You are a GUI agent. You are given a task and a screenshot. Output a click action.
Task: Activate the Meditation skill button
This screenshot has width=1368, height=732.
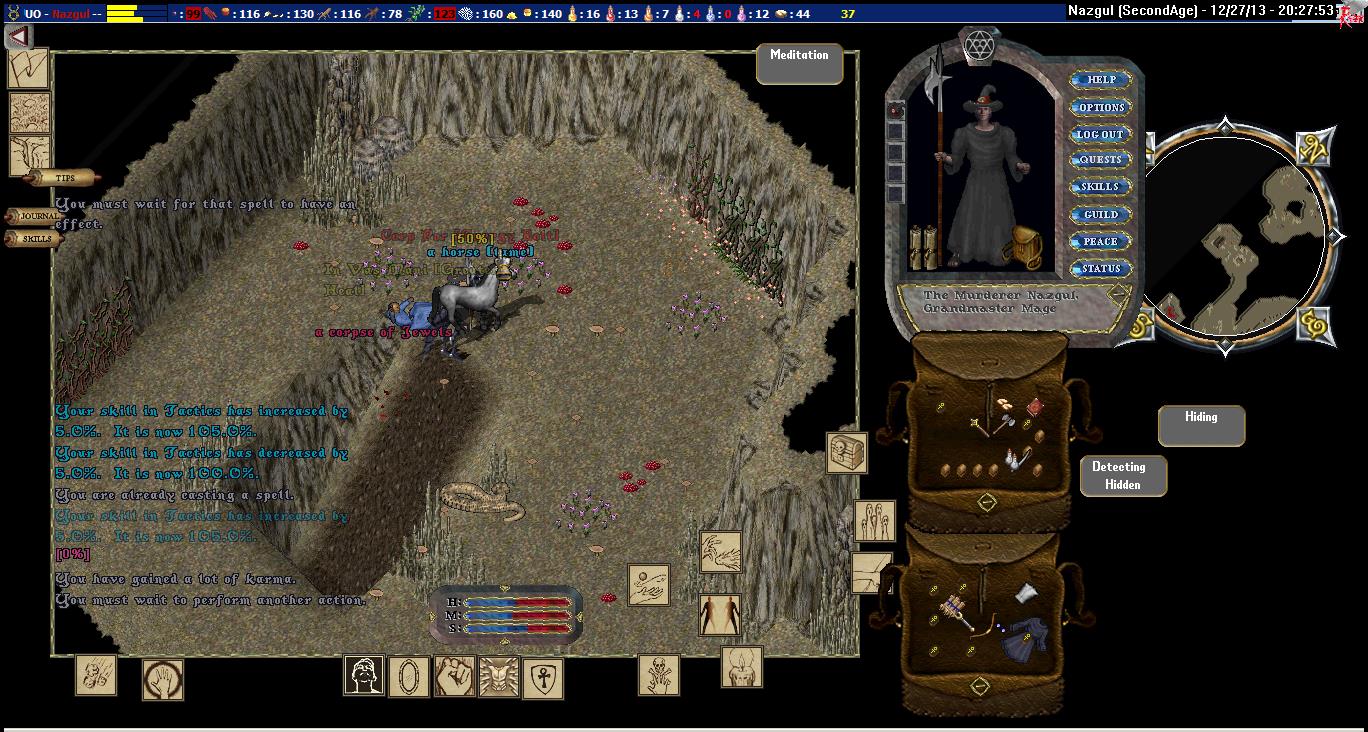pos(799,63)
